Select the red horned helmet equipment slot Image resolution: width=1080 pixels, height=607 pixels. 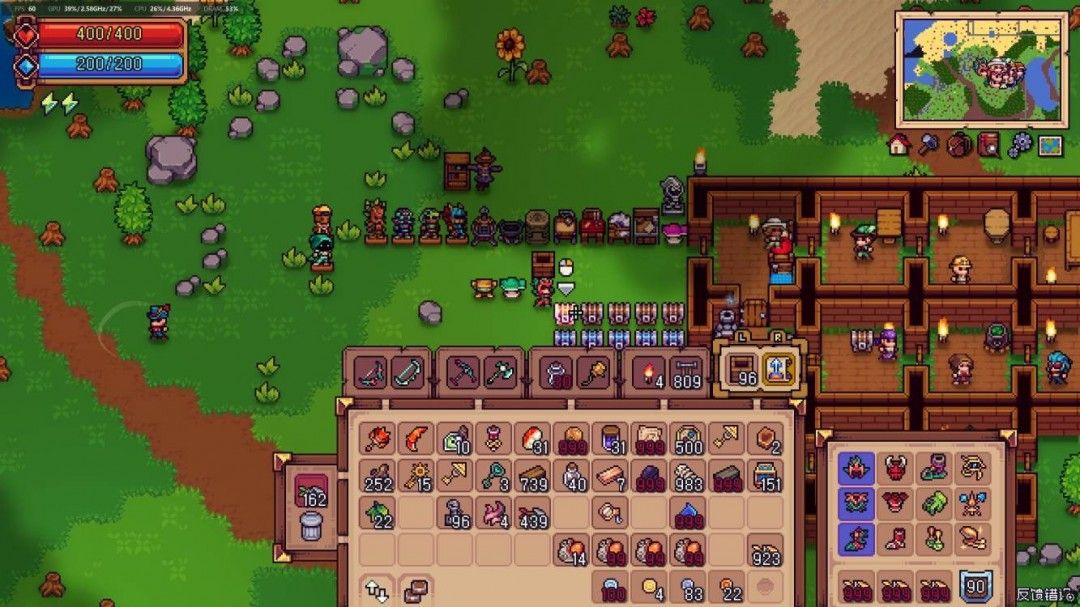pos(896,467)
